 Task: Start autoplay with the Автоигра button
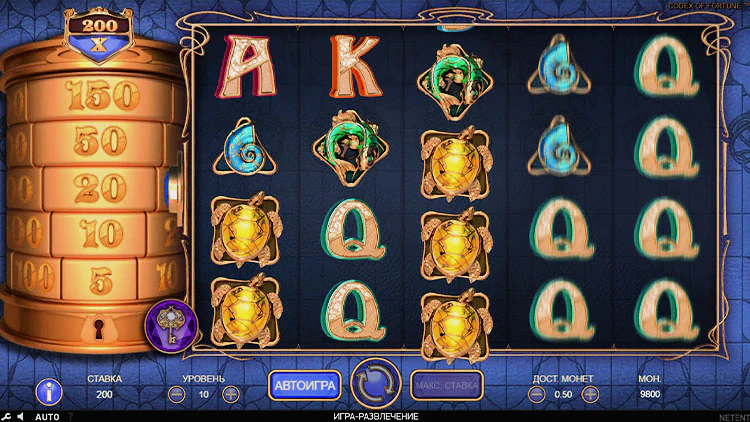(305, 384)
